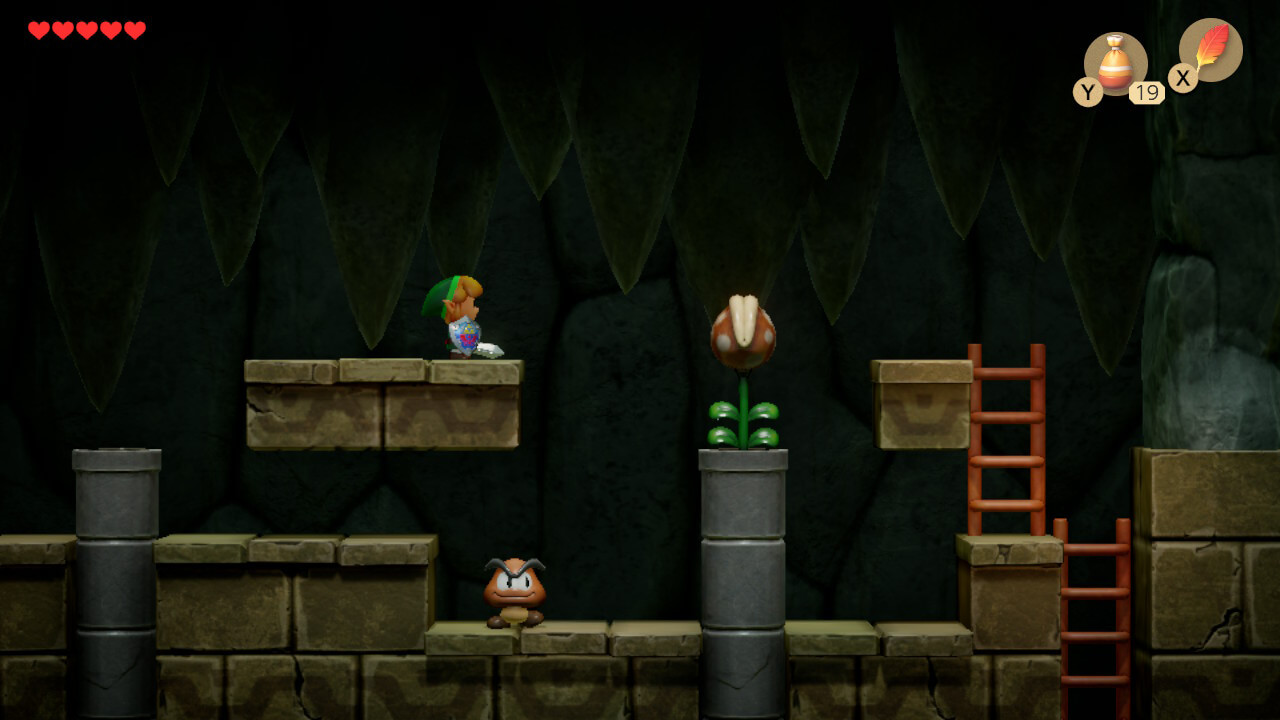
Task: Select the magic powder item slot
Action: coord(1115,63)
